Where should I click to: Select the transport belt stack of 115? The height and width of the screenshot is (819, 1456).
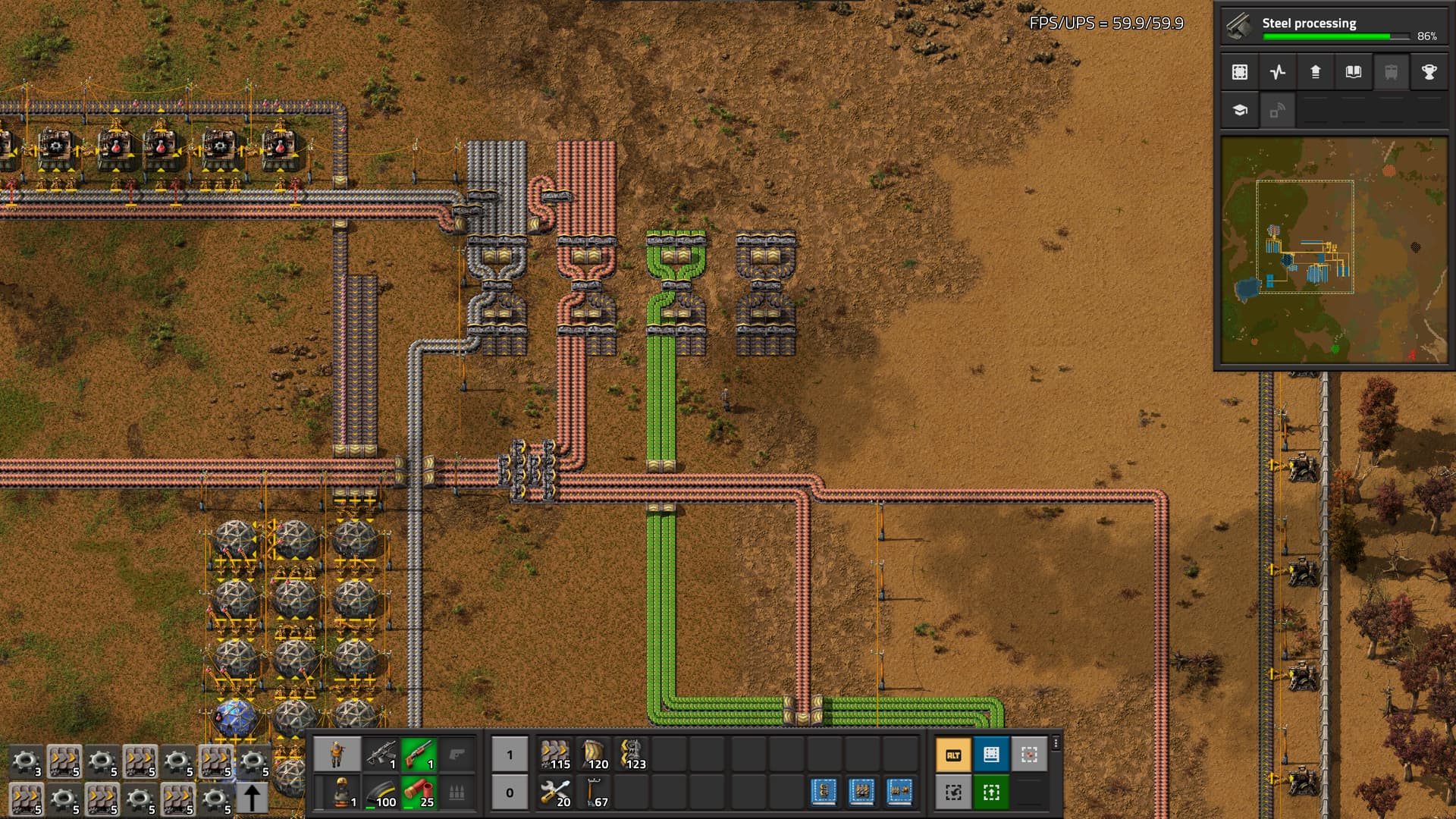tap(555, 755)
